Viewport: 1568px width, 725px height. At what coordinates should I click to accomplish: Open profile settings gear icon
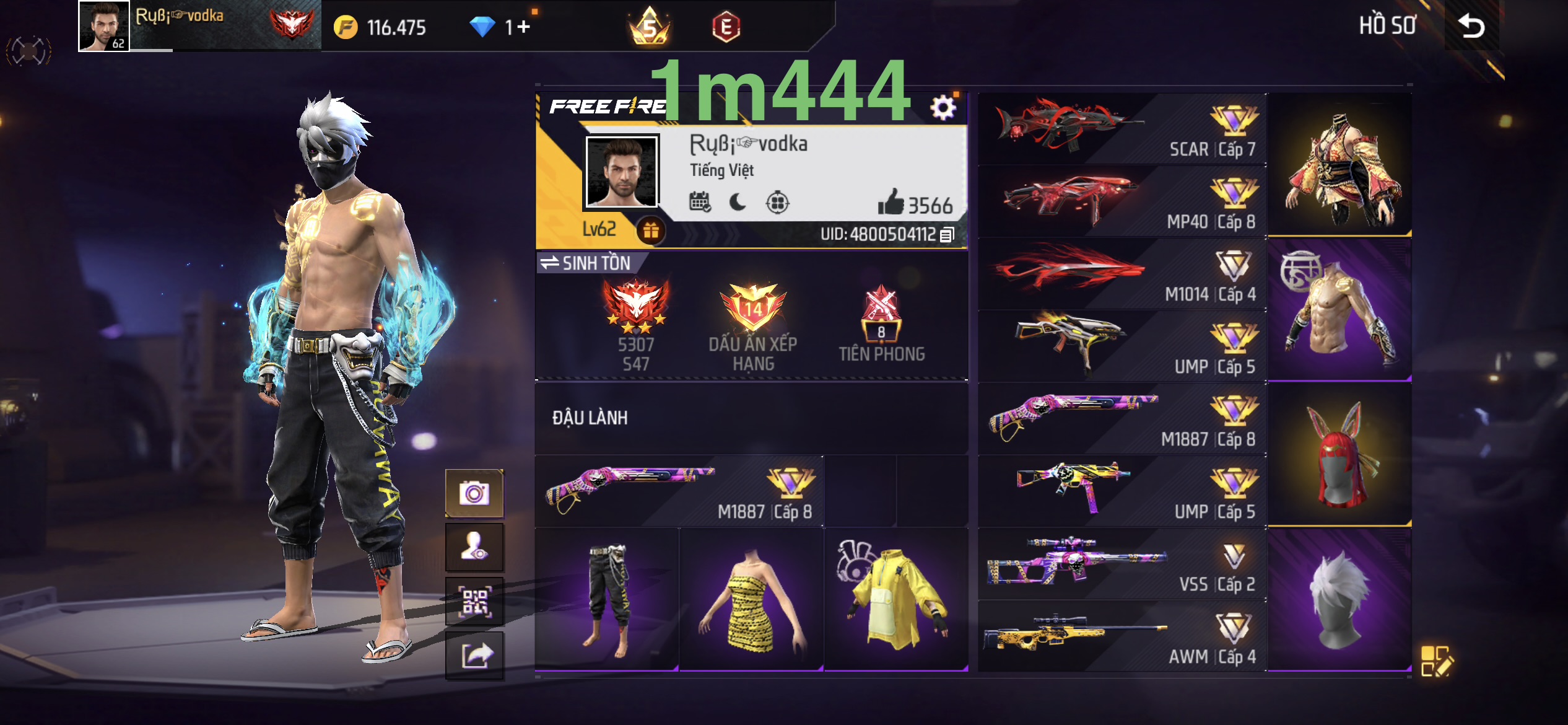(943, 108)
